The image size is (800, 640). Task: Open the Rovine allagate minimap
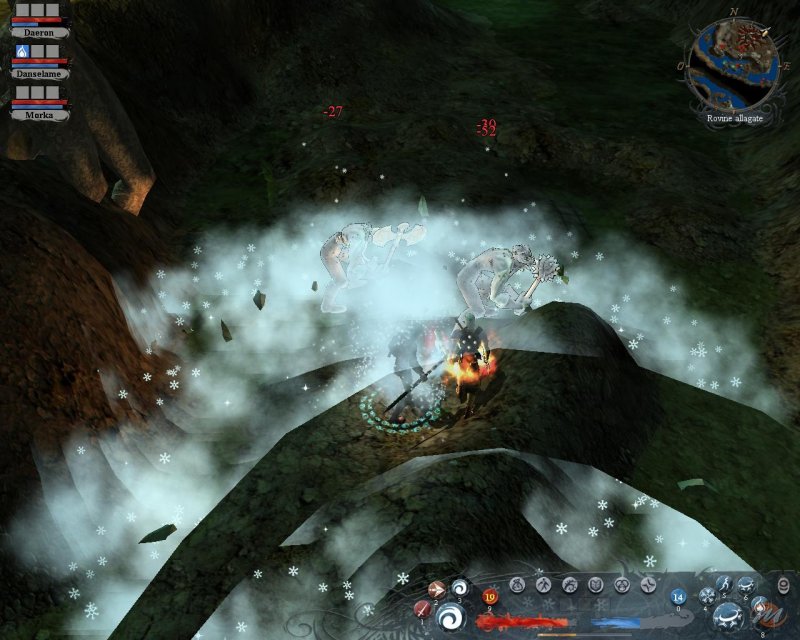(x=735, y=69)
